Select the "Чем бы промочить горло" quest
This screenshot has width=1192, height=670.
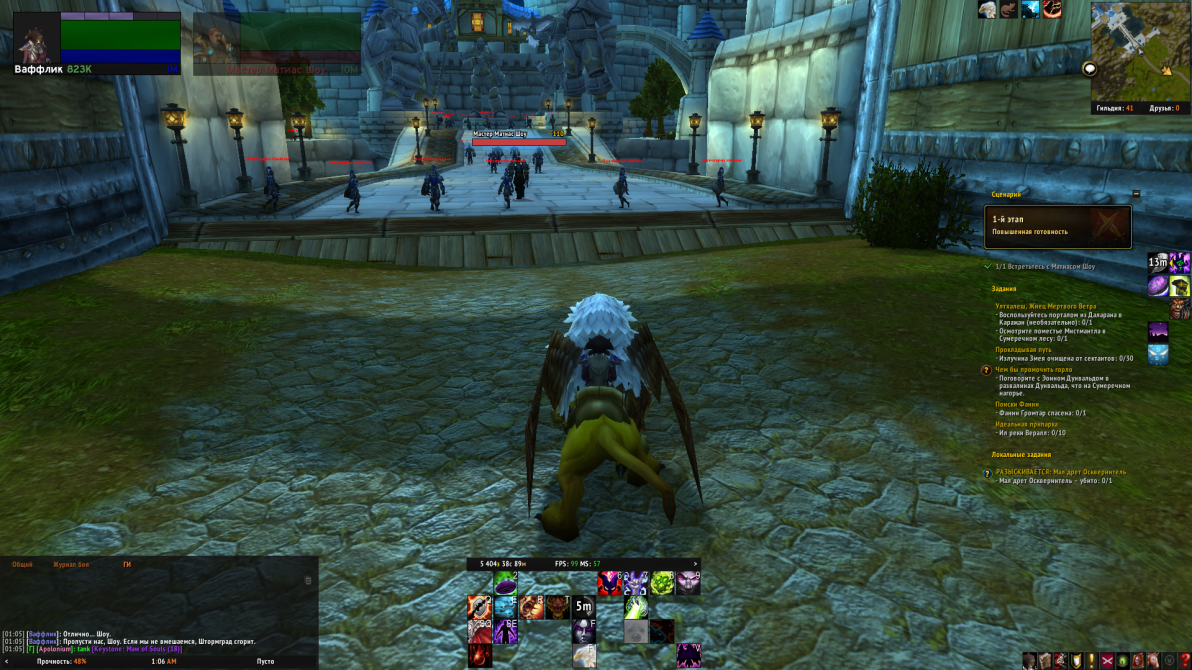[x=1033, y=369]
